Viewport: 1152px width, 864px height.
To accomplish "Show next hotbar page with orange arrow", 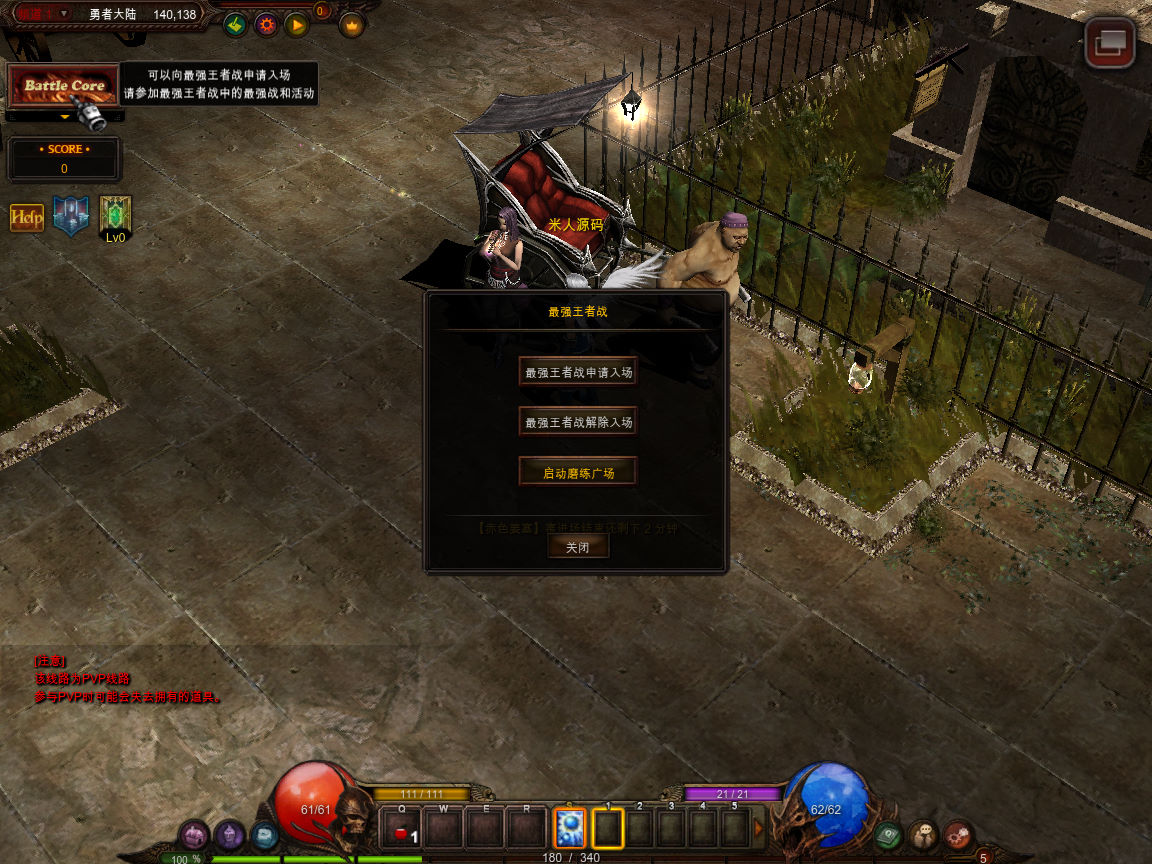I will pyautogui.click(x=759, y=828).
